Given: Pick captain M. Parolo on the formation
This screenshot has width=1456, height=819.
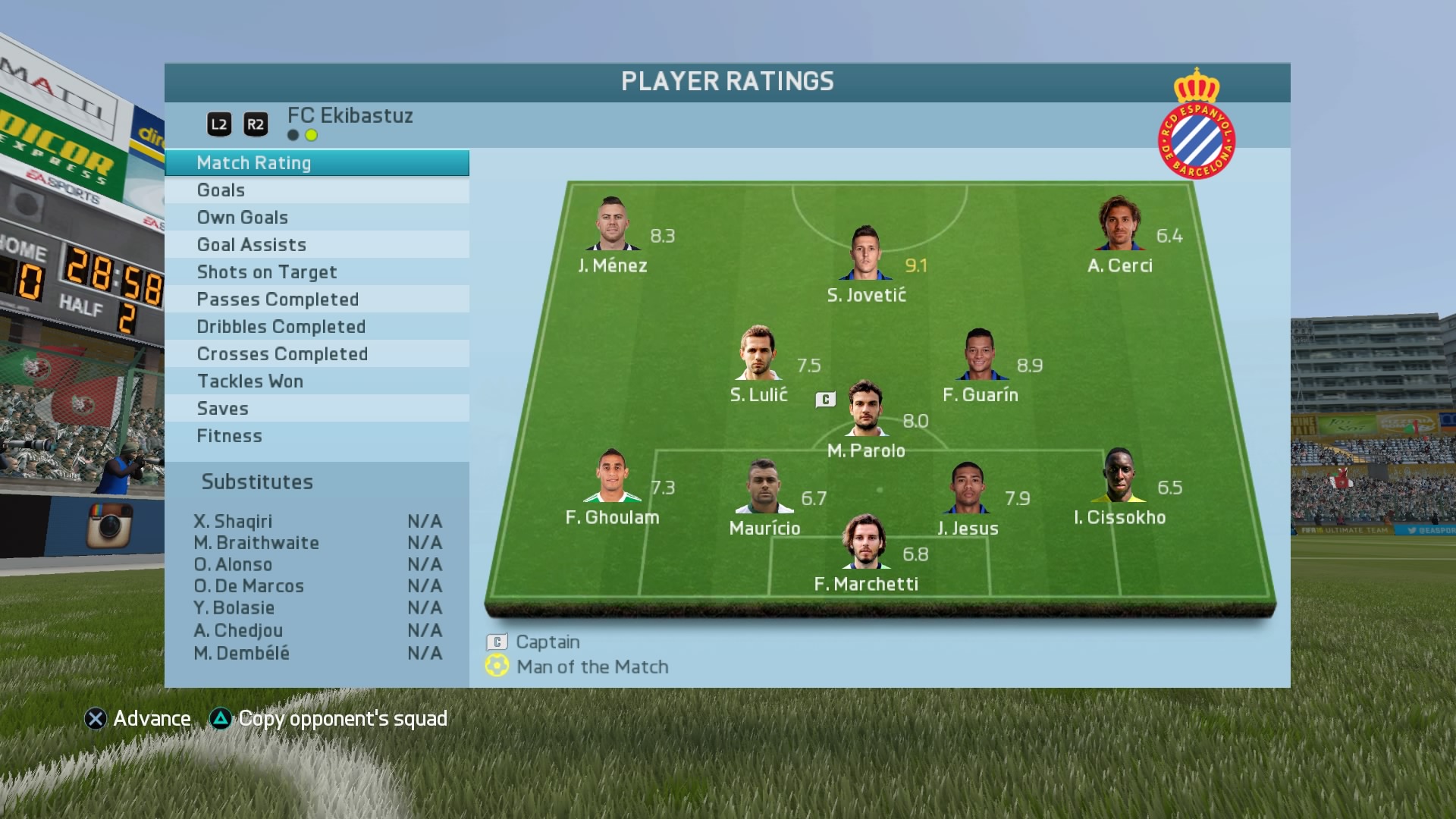Looking at the screenshot, I should click(x=866, y=409).
